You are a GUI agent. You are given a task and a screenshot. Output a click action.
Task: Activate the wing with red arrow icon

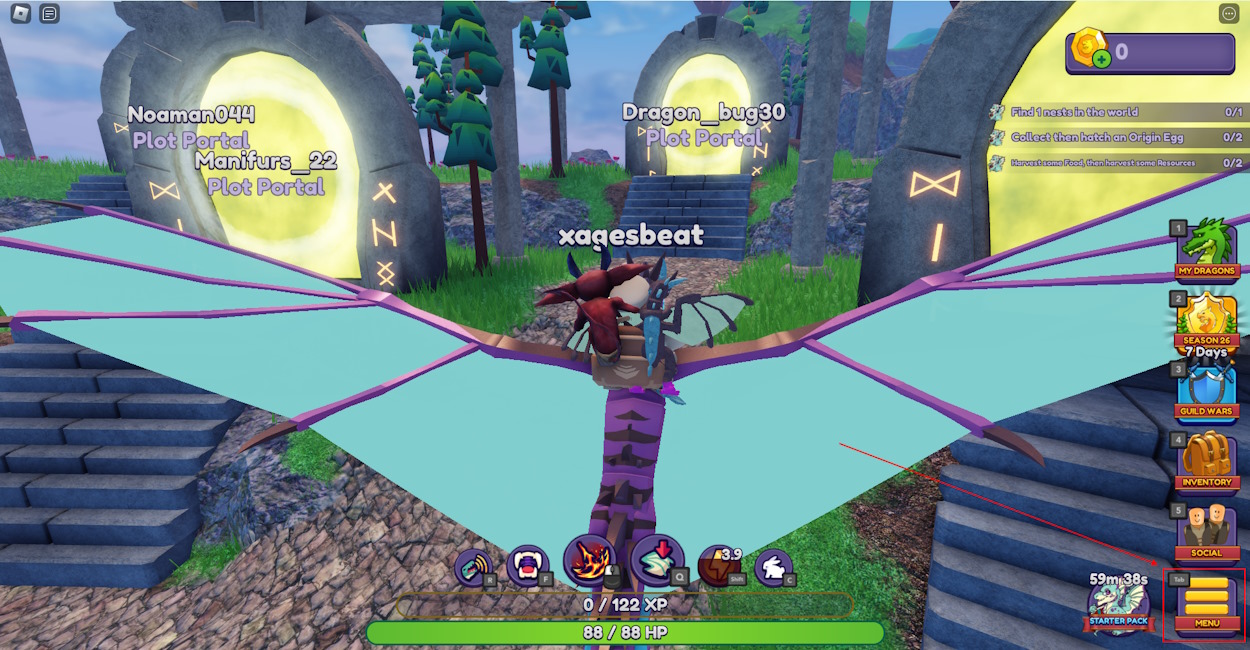pyautogui.click(x=657, y=561)
